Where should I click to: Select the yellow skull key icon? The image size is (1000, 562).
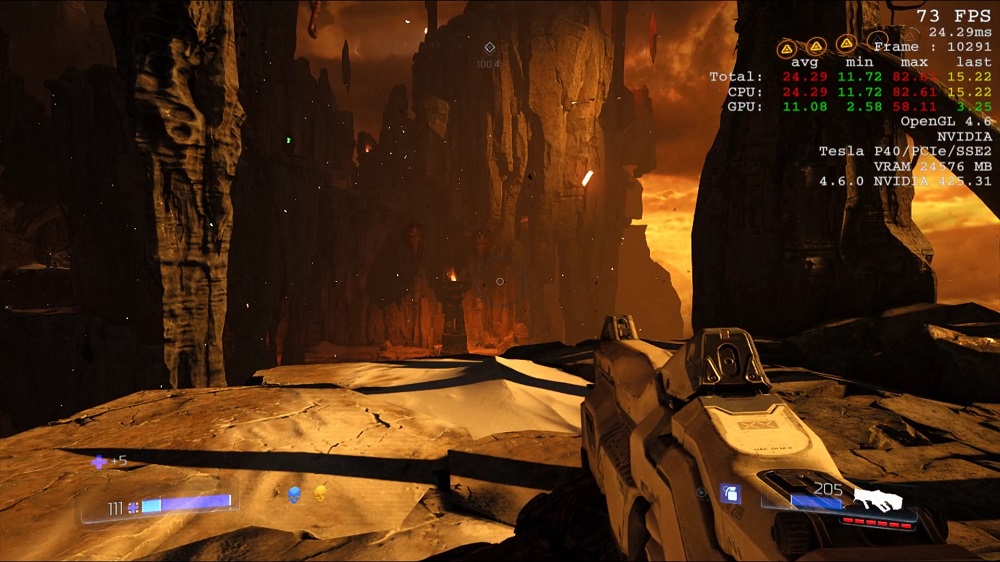point(321,493)
